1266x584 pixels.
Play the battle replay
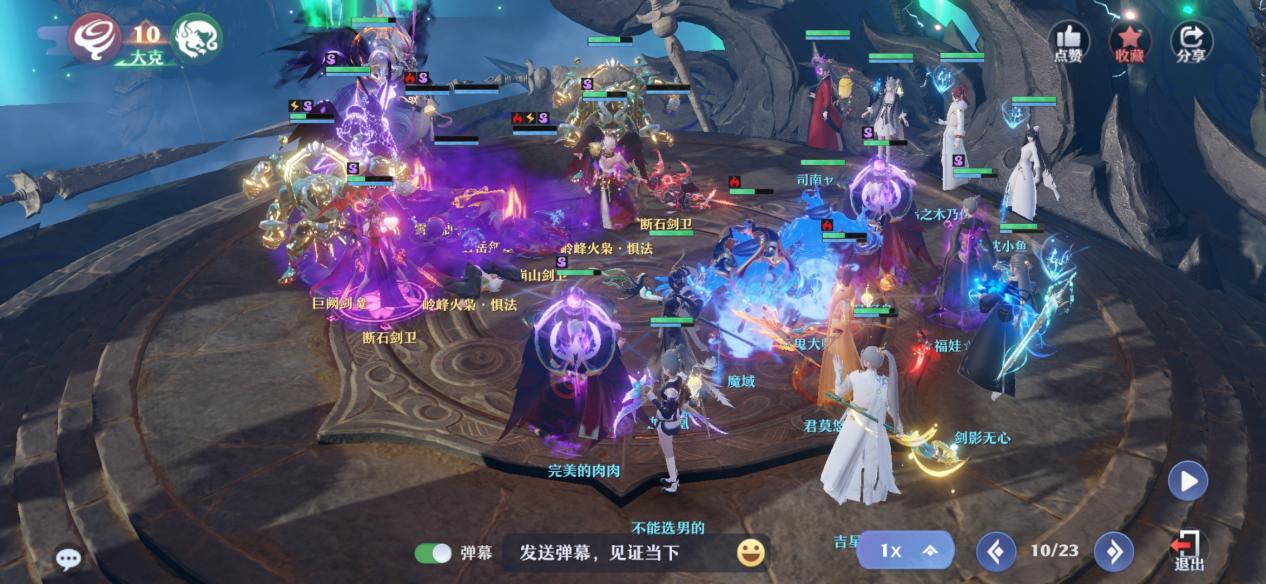(1188, 481)
